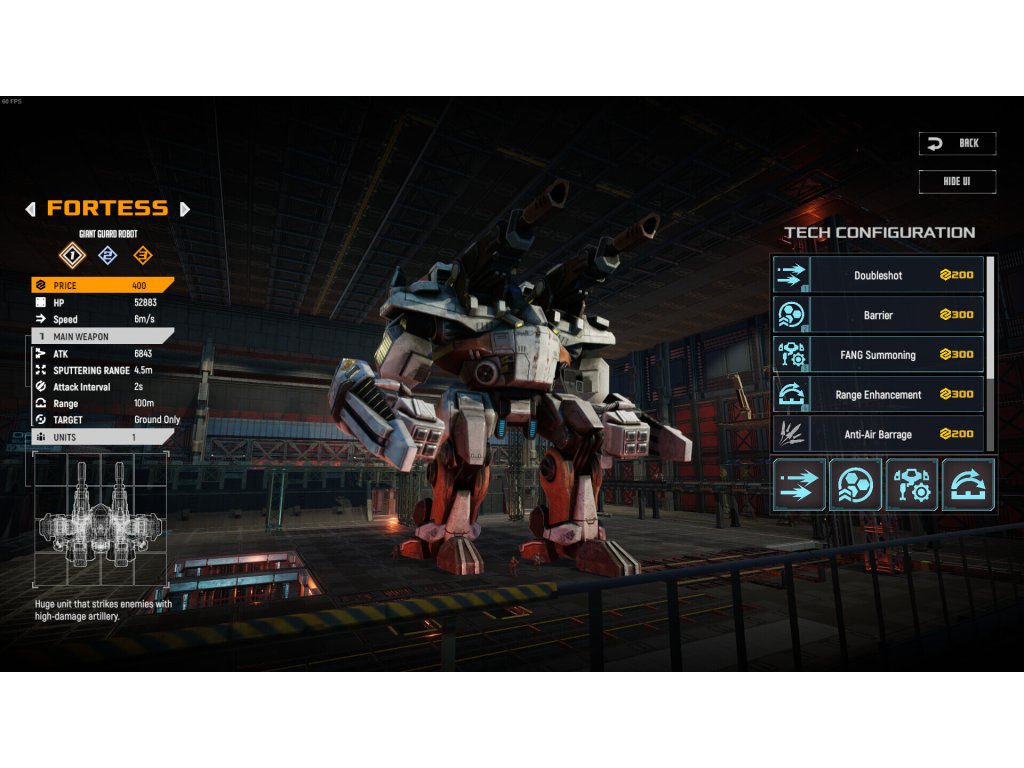Click the equipped FANG Summoning slot
This screenshot has width=1024, height=768.
click(912, 485)
